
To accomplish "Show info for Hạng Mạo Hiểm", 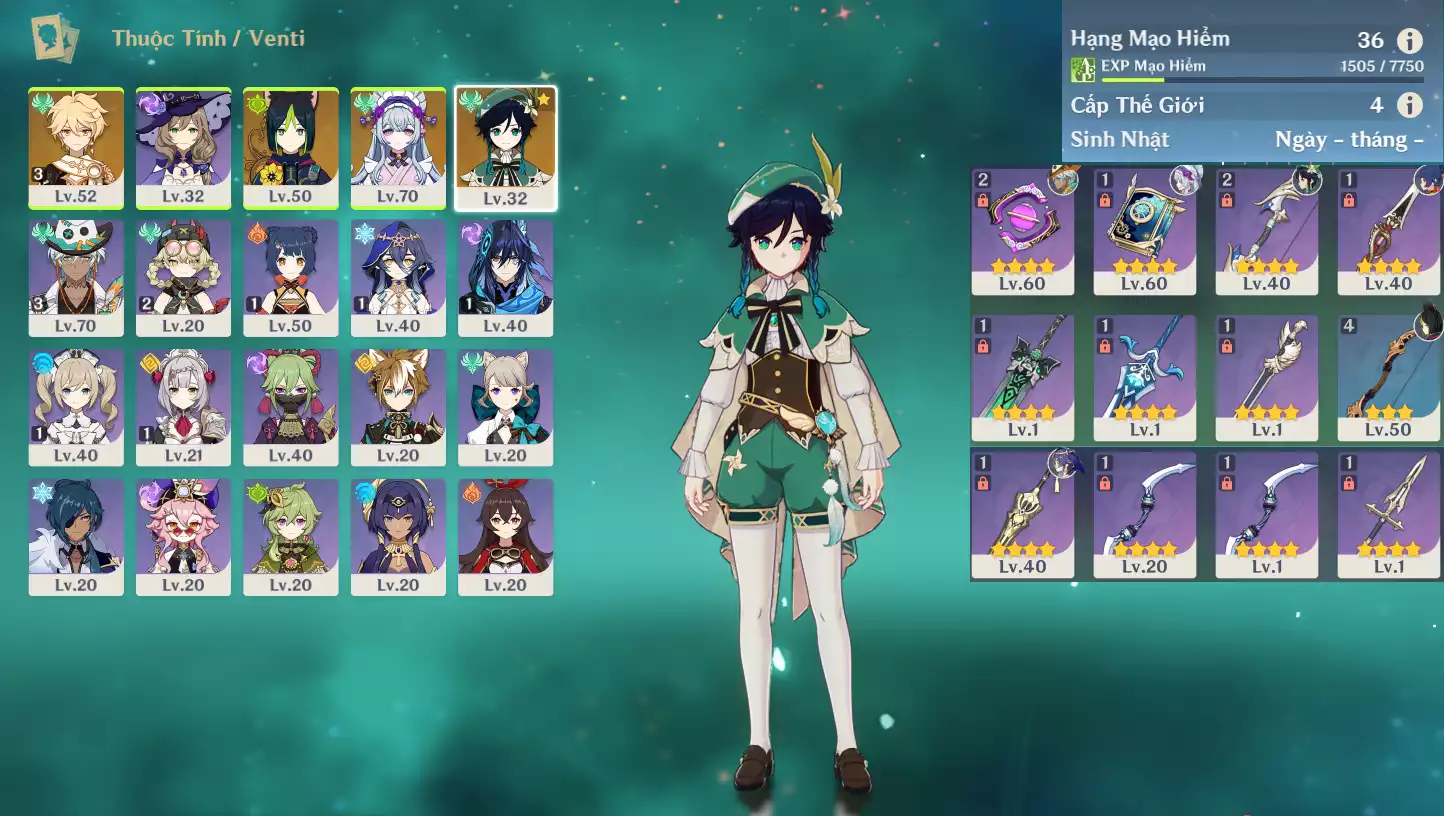I will point(1409,41).
